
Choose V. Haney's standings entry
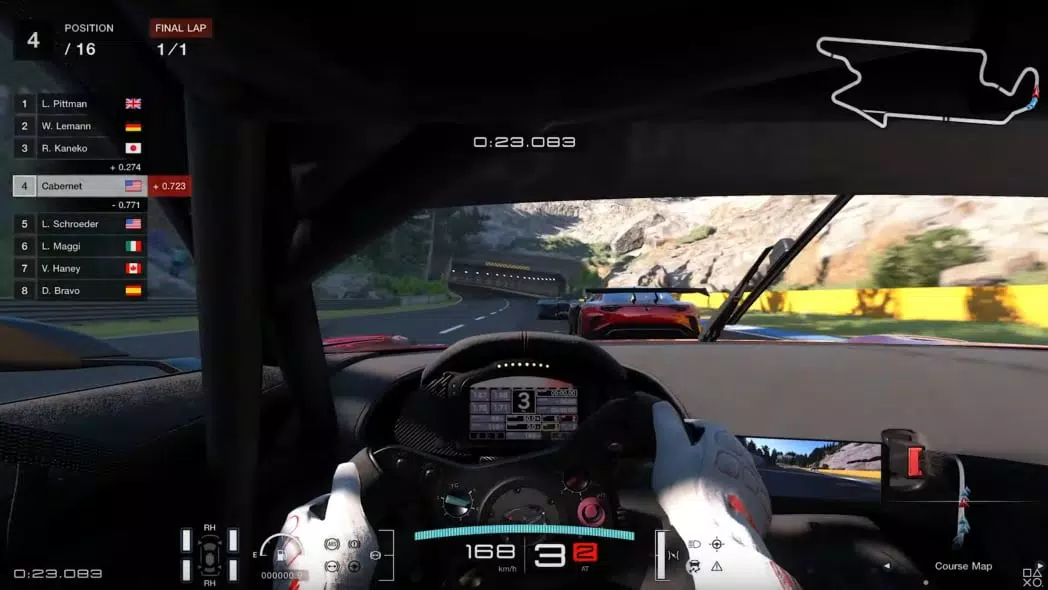point(80,268)
